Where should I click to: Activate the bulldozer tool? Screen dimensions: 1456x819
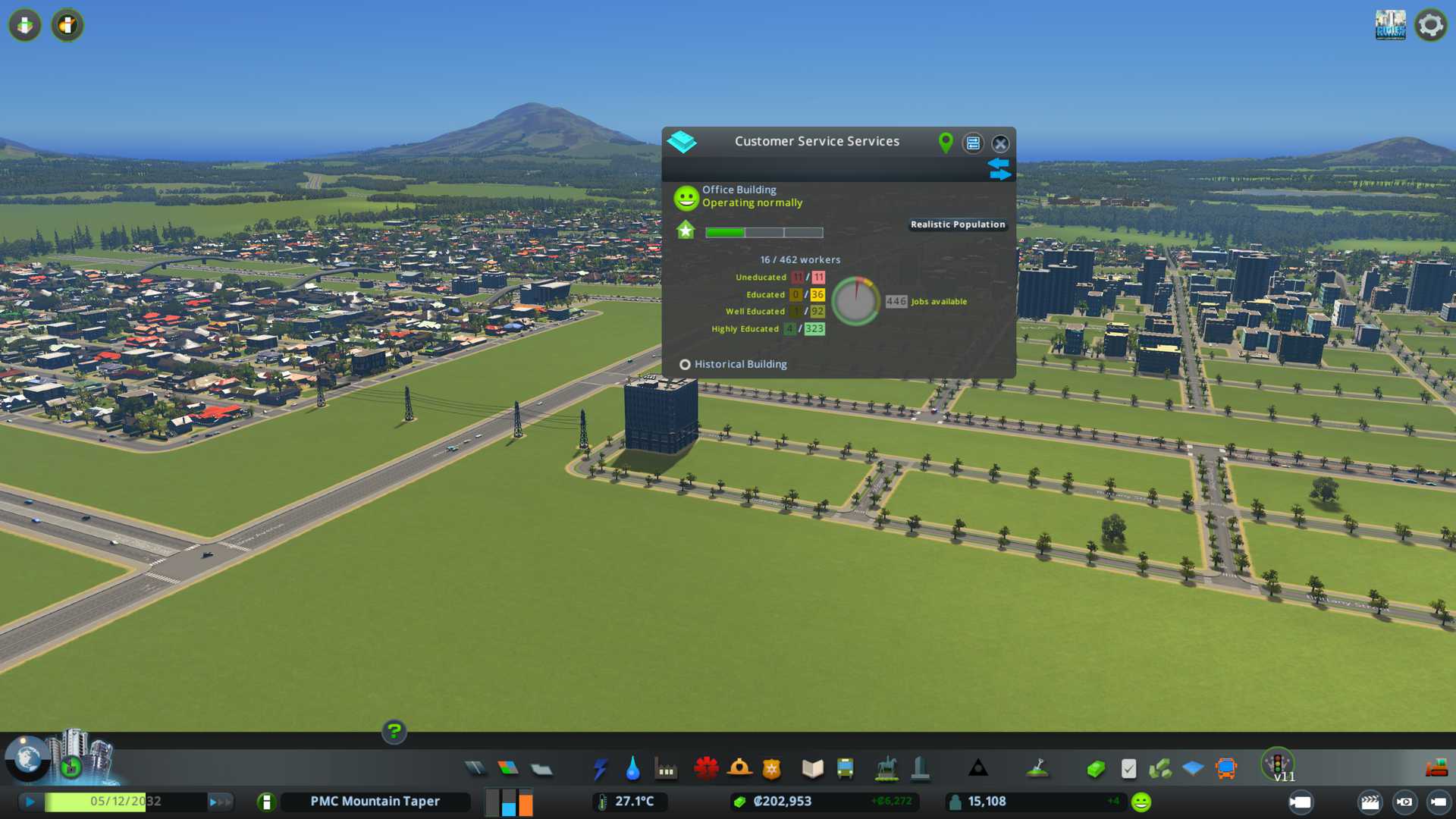coord(1436,769)
